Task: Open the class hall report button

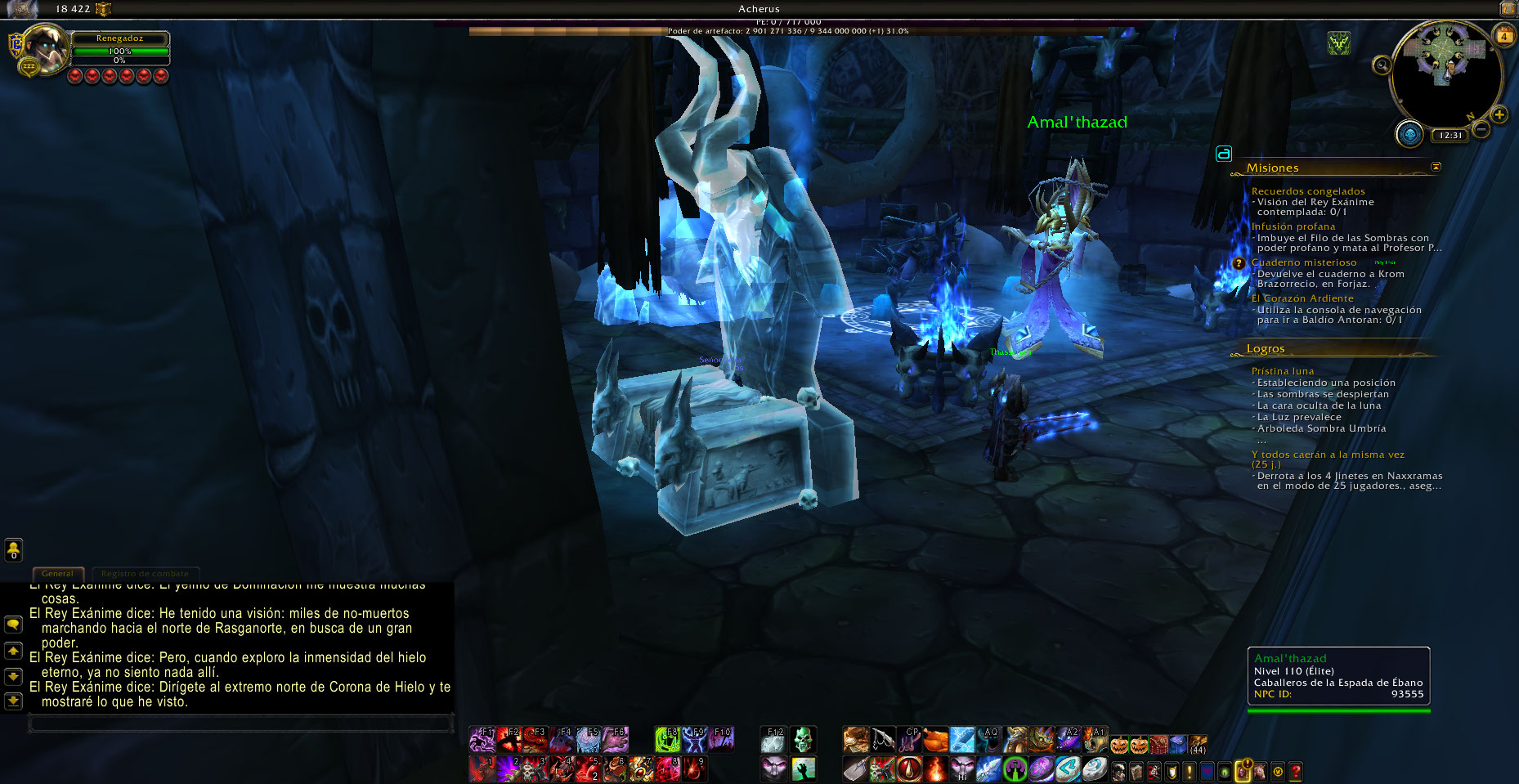Action: tap(1409, 134)
